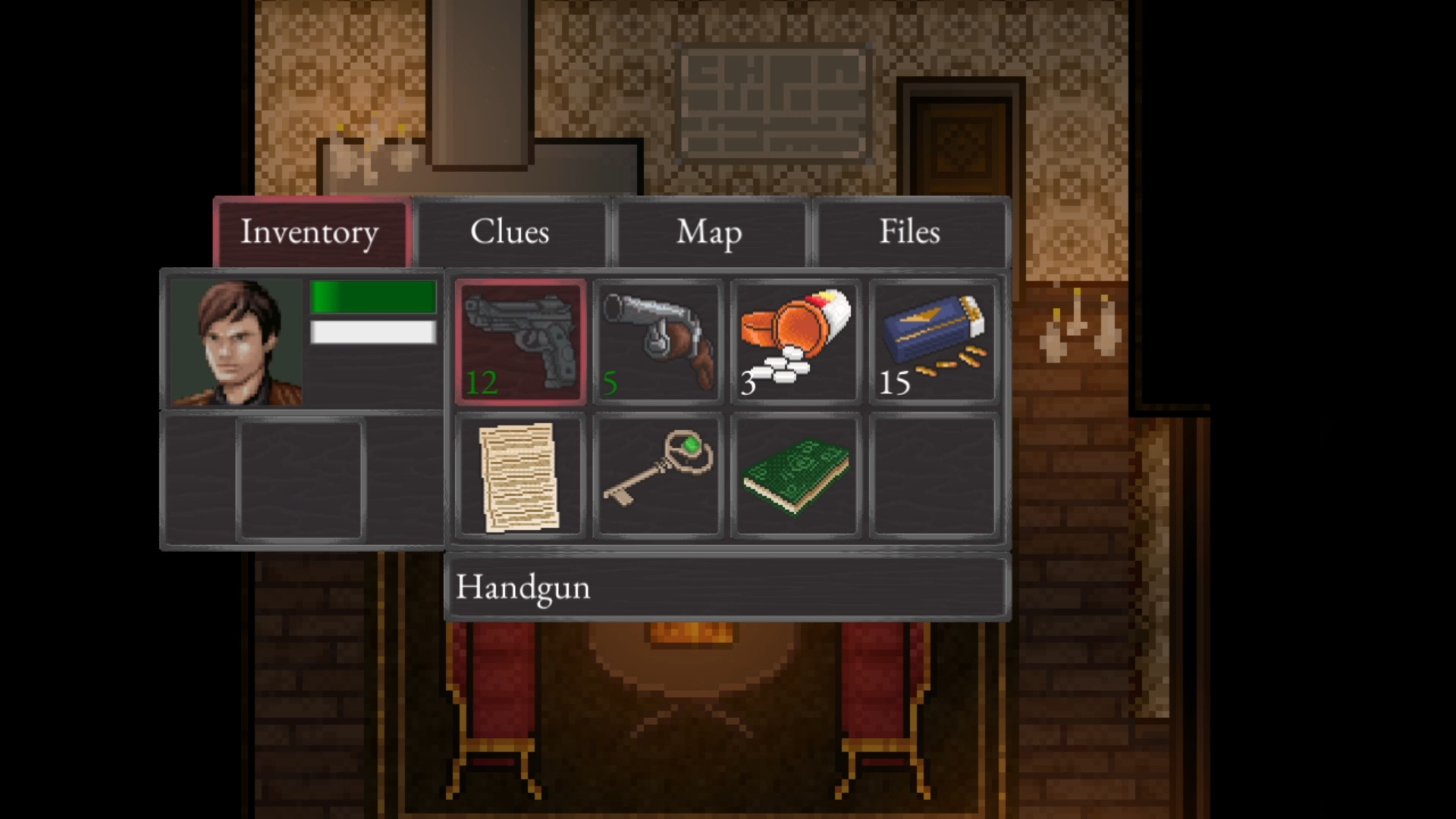The image size is (1456, 819).
Task: Choose the green book item
Action: pos(795,476)
